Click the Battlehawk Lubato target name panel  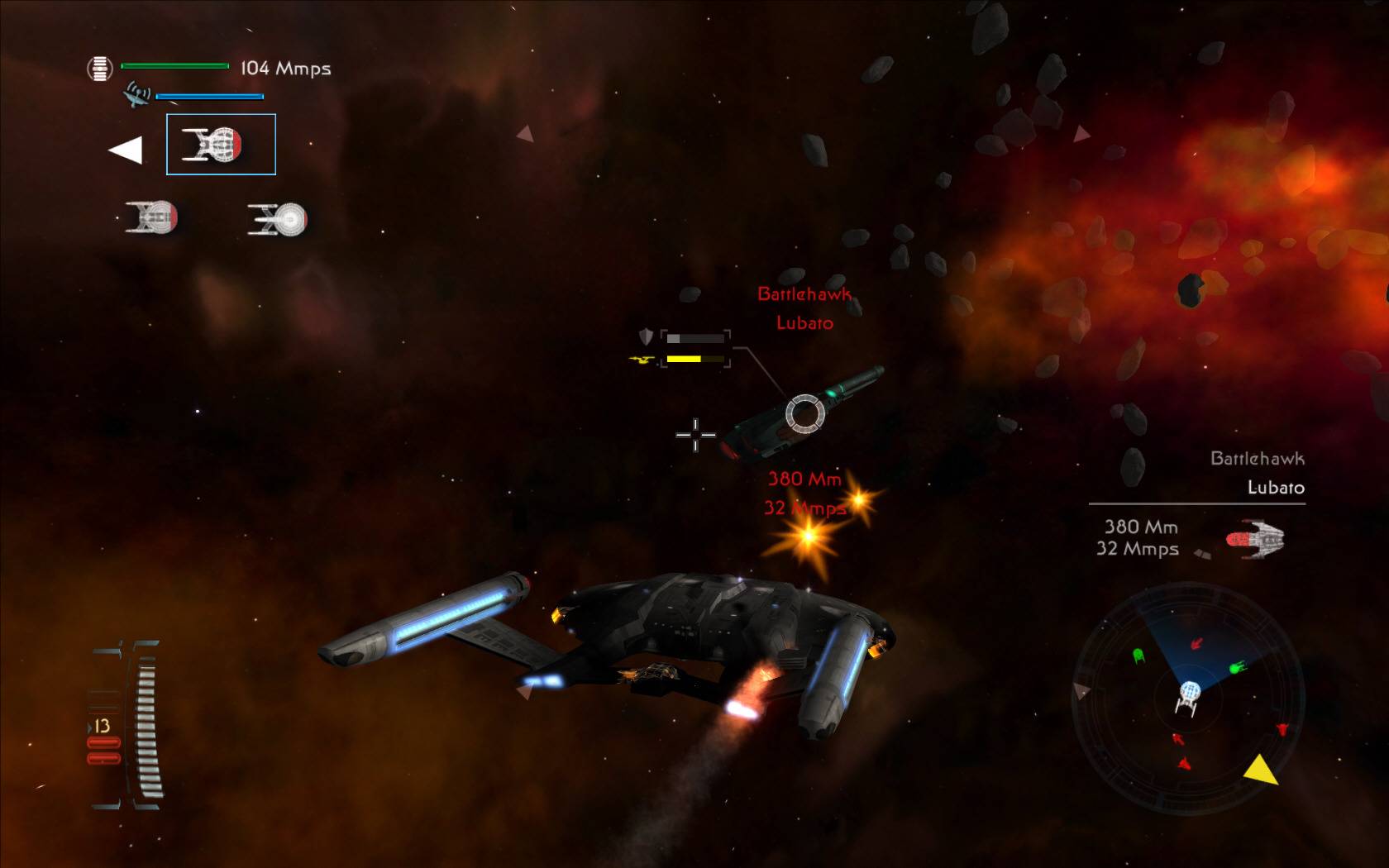[1257, 473]
